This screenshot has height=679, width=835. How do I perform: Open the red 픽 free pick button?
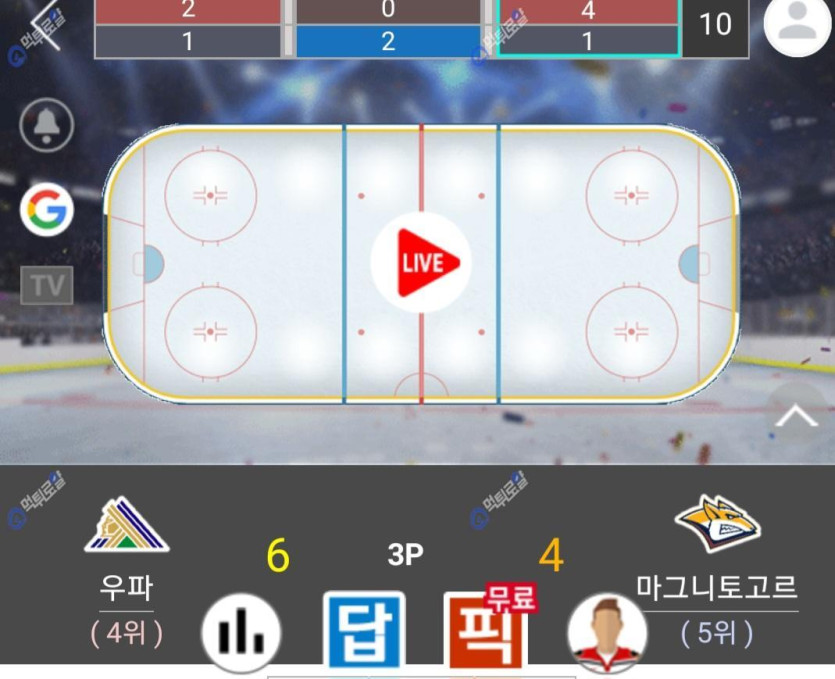click(x=486, y=630)
